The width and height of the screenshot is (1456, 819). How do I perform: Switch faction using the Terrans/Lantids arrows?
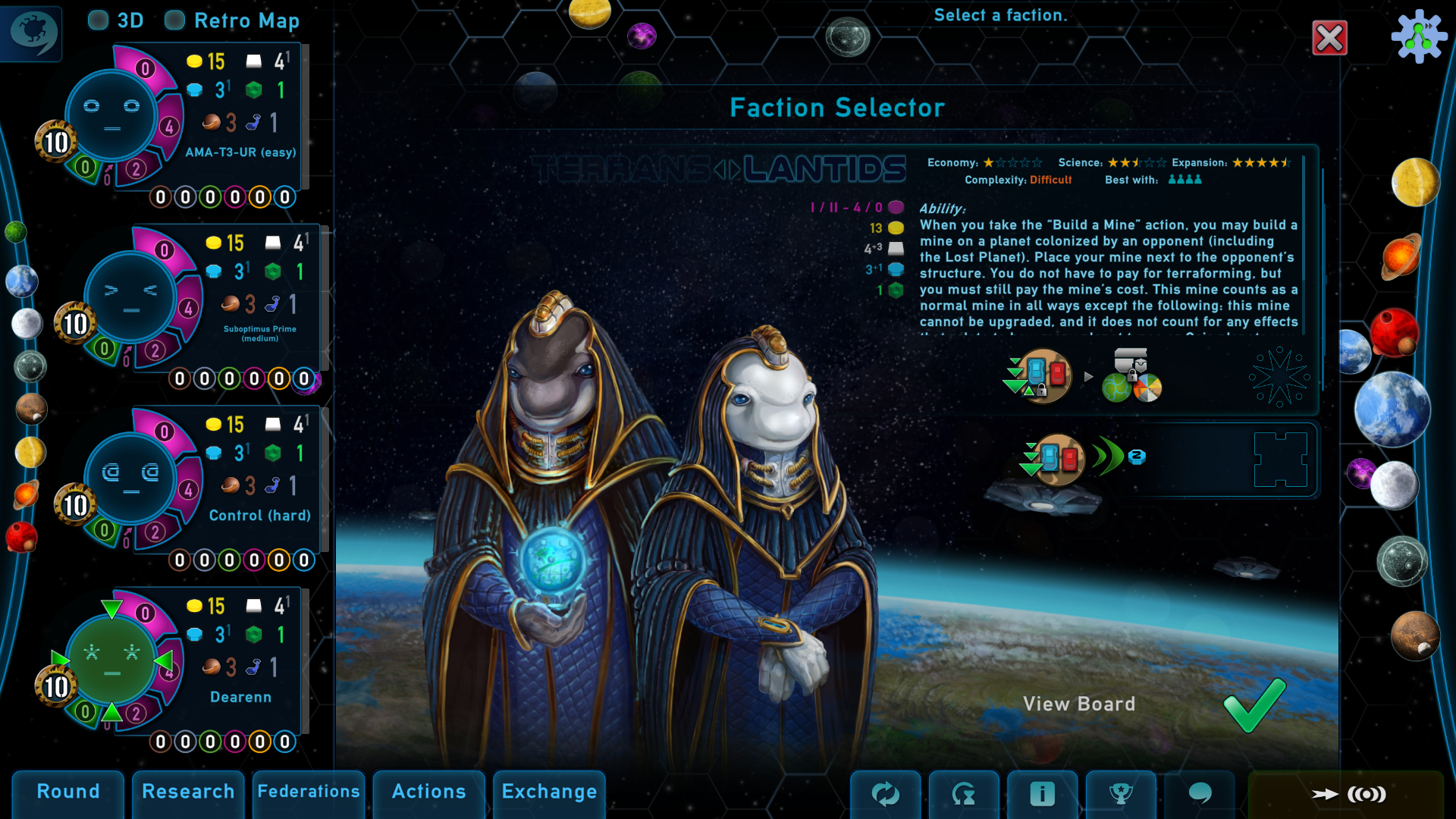(x=726, y=169)
